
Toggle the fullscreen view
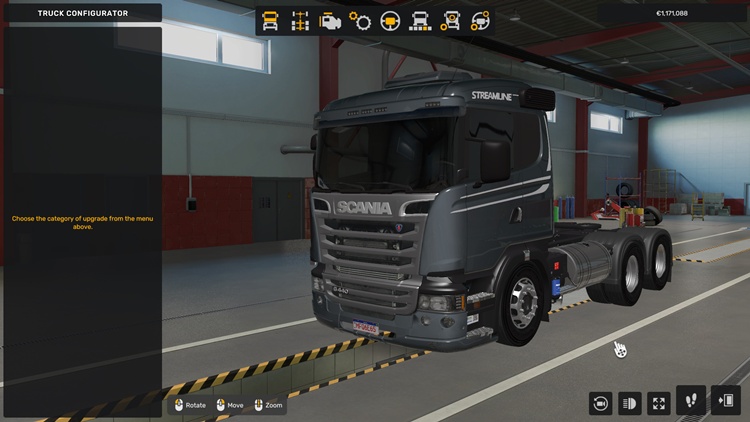659,403
